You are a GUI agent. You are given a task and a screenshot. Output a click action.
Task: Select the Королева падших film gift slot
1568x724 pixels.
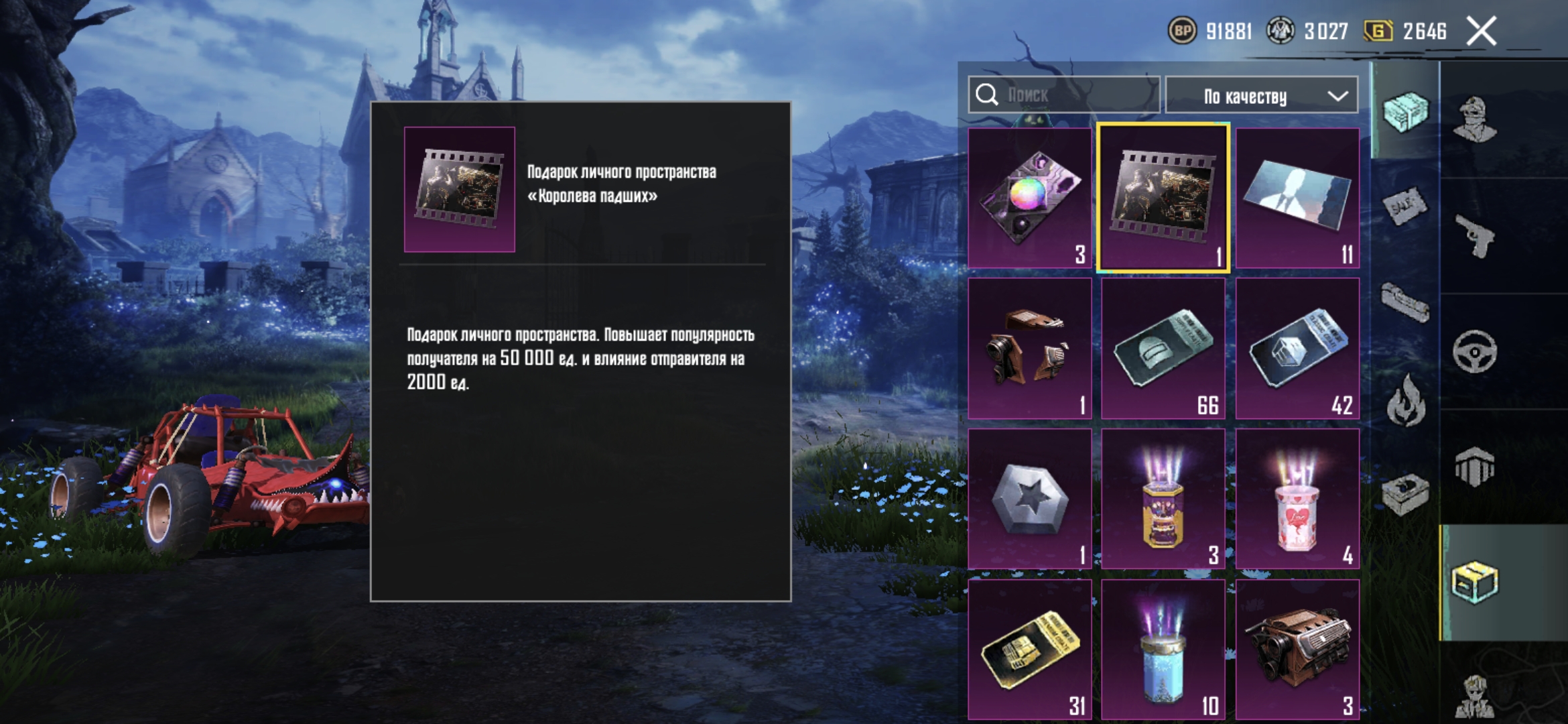1163,198
